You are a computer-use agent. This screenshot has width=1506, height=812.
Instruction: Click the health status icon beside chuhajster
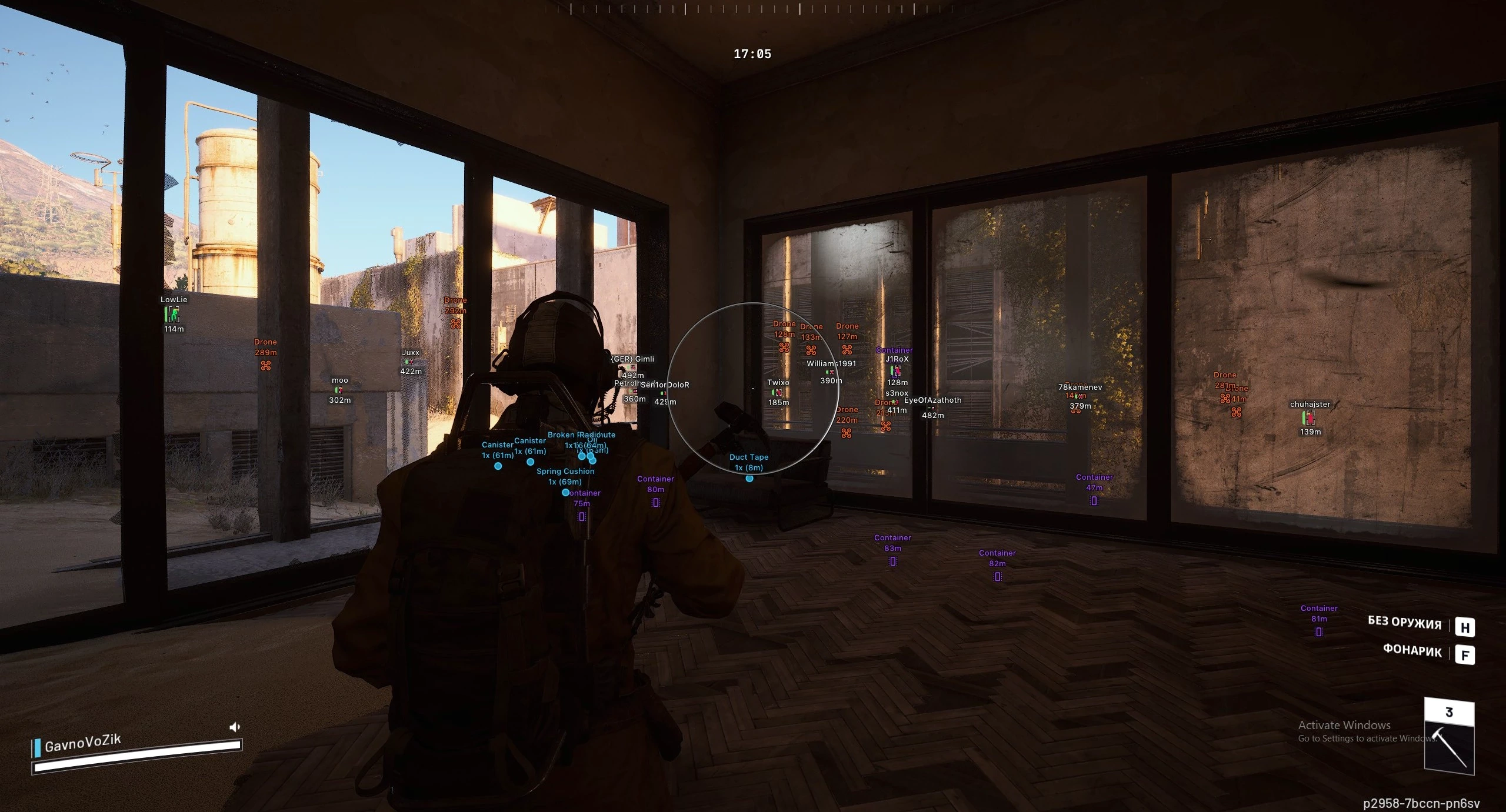(1308, 419)
